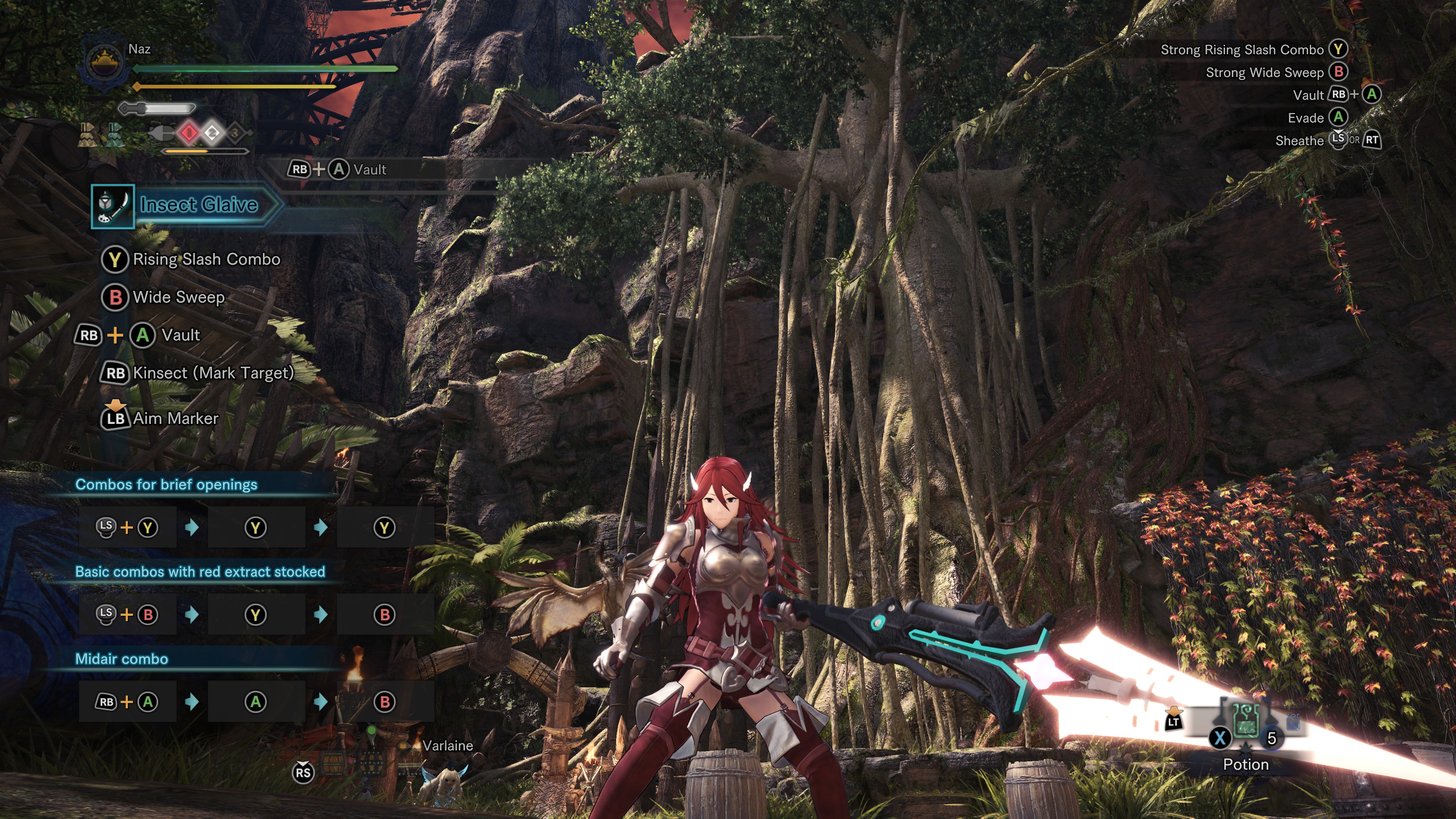Select the Insect Glaive weapon icon

(113, 206)
